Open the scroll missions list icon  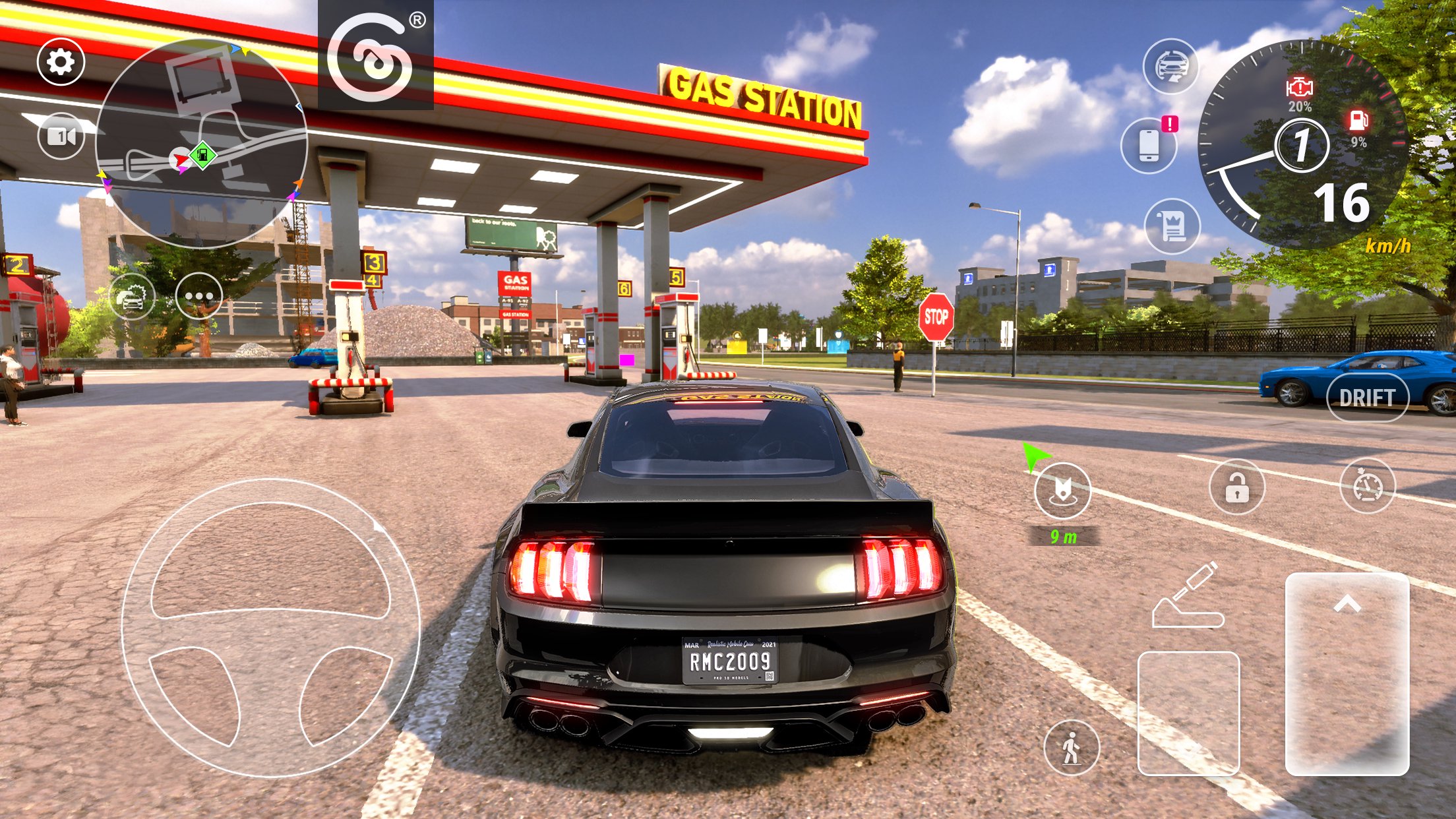pyautogui.click(x=1172, y=226)
